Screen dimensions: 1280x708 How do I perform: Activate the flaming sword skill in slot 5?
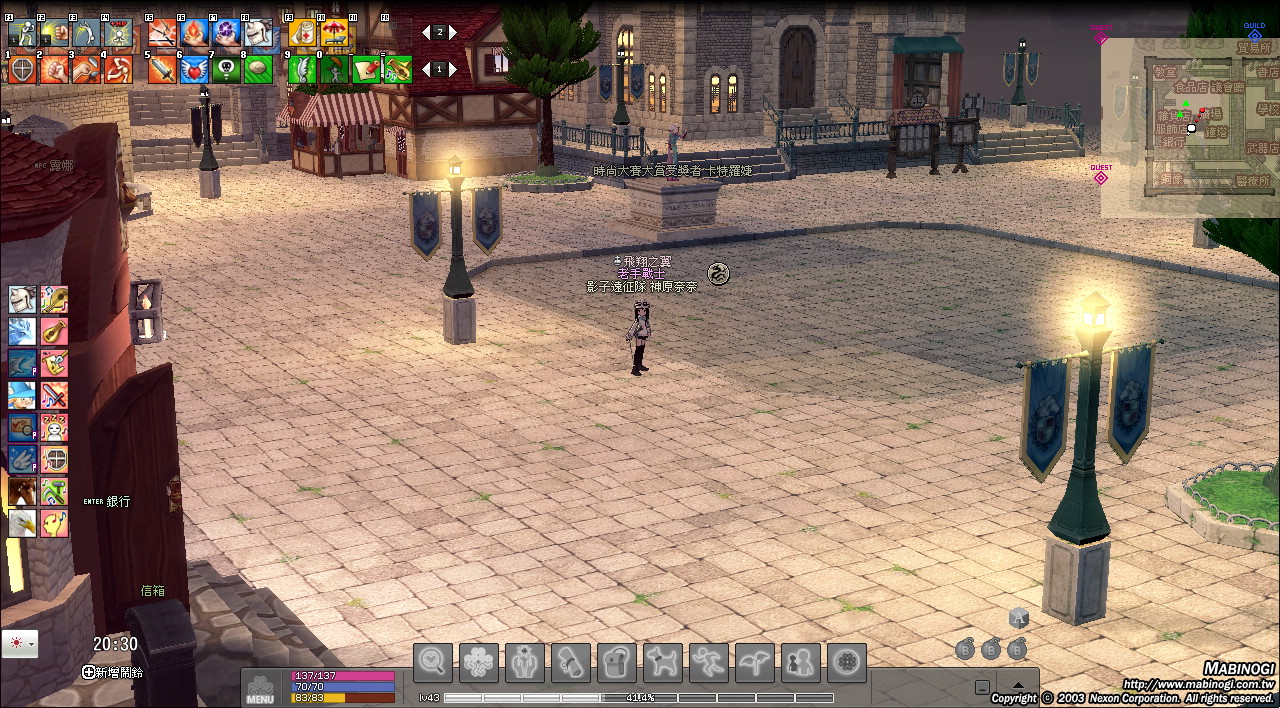(x=162, y=70)
